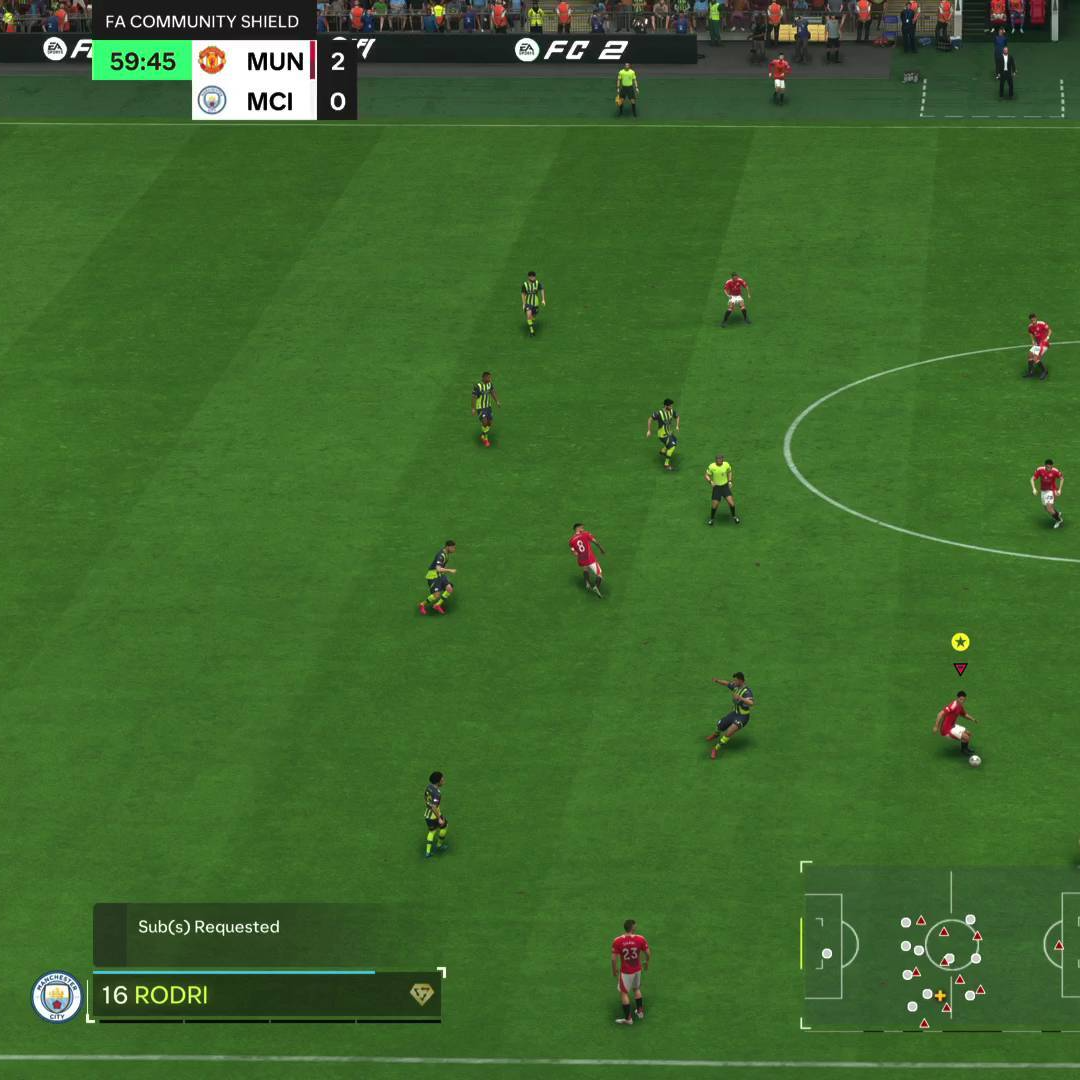Click the pitch radar minimap
The height and width of the screenshot is (1080, 1080).
point(940,946)
